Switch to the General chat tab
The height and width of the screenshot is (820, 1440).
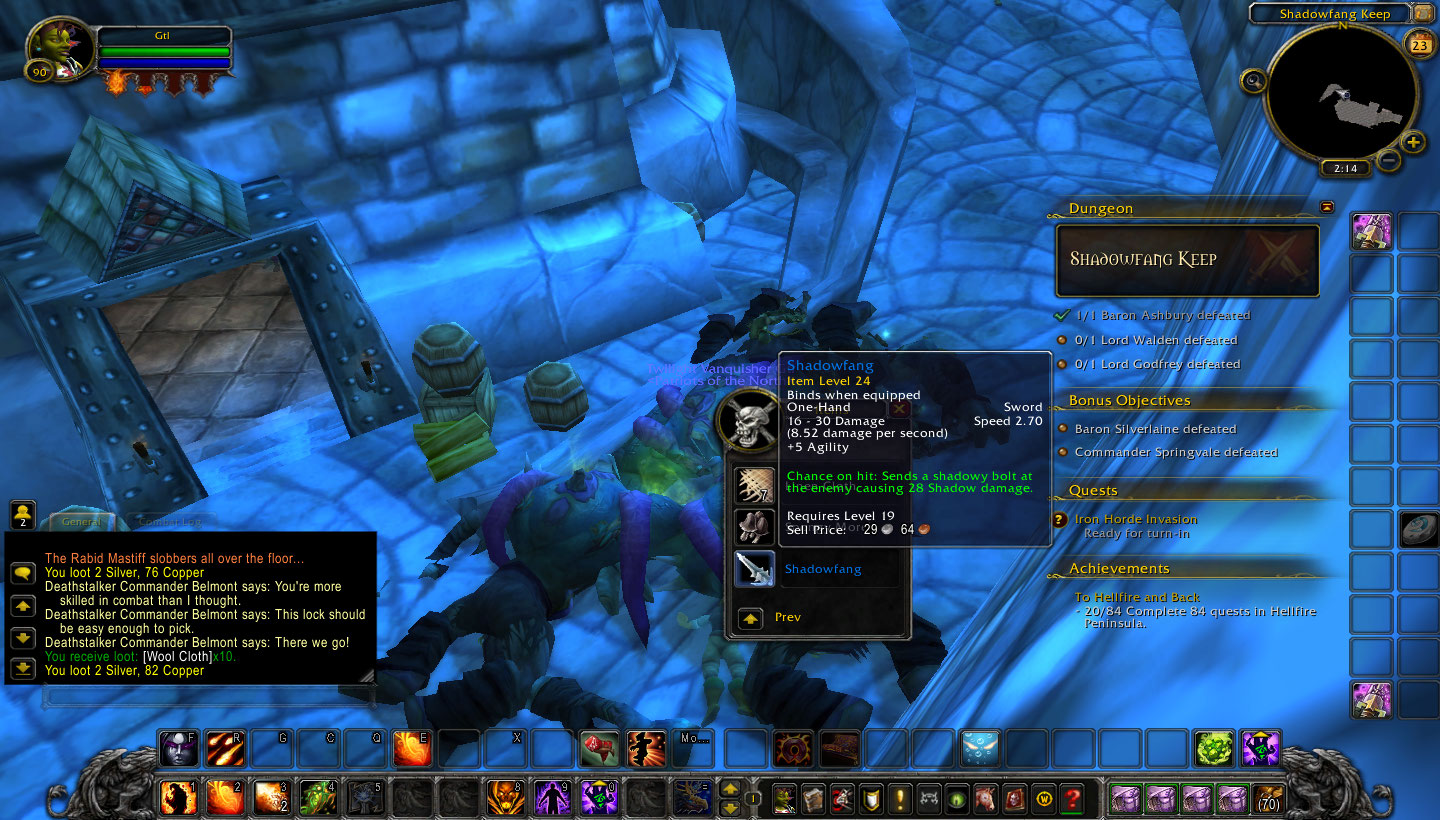pyautogui.click(x=80, y=521)
